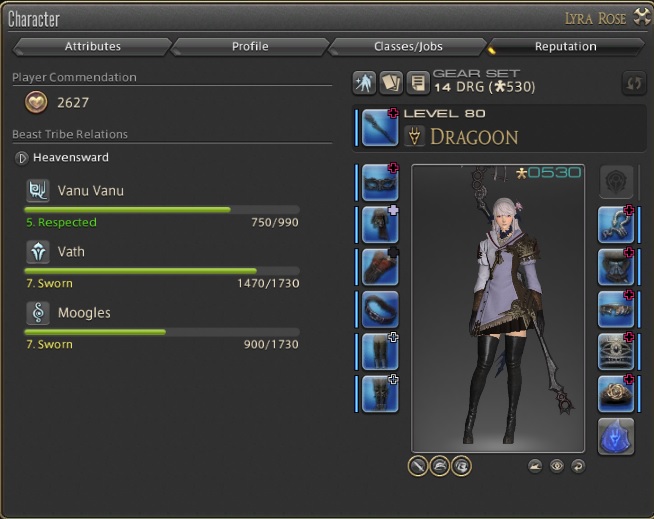Switch to the Attributes tab

click(x=92, y=47)
